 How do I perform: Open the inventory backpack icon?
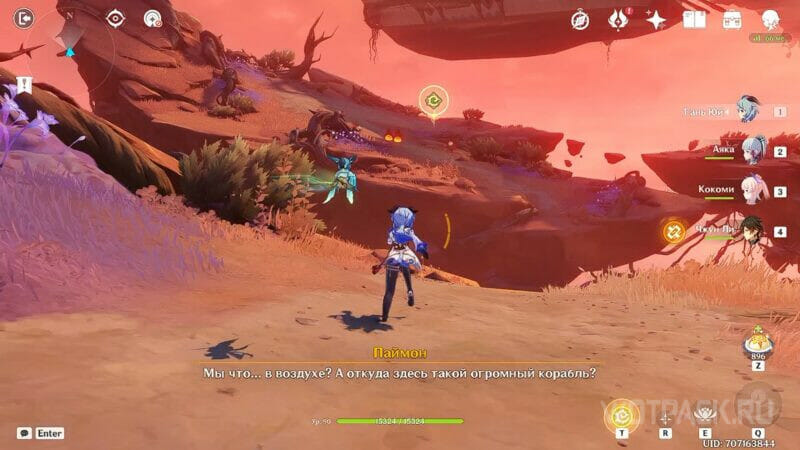point(732,19)
